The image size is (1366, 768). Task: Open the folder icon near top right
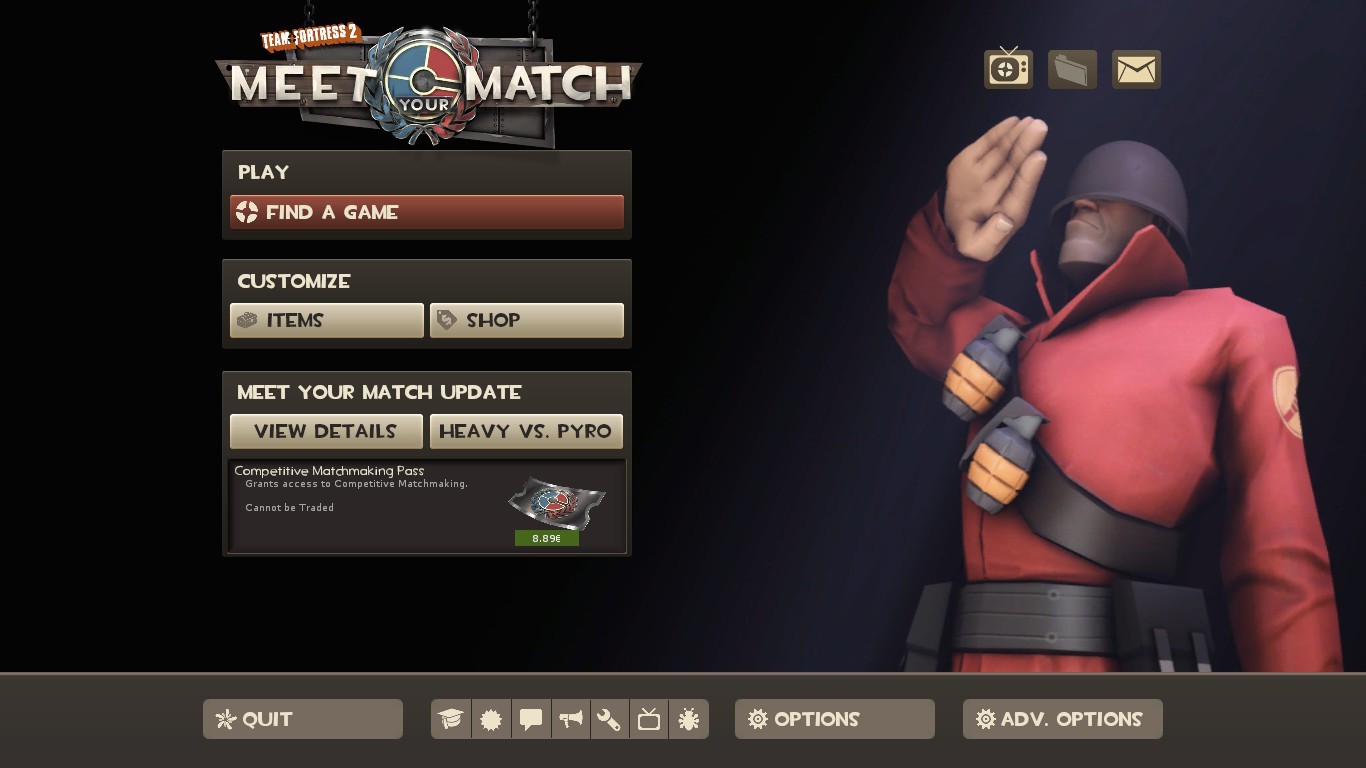coord(1072,67)
